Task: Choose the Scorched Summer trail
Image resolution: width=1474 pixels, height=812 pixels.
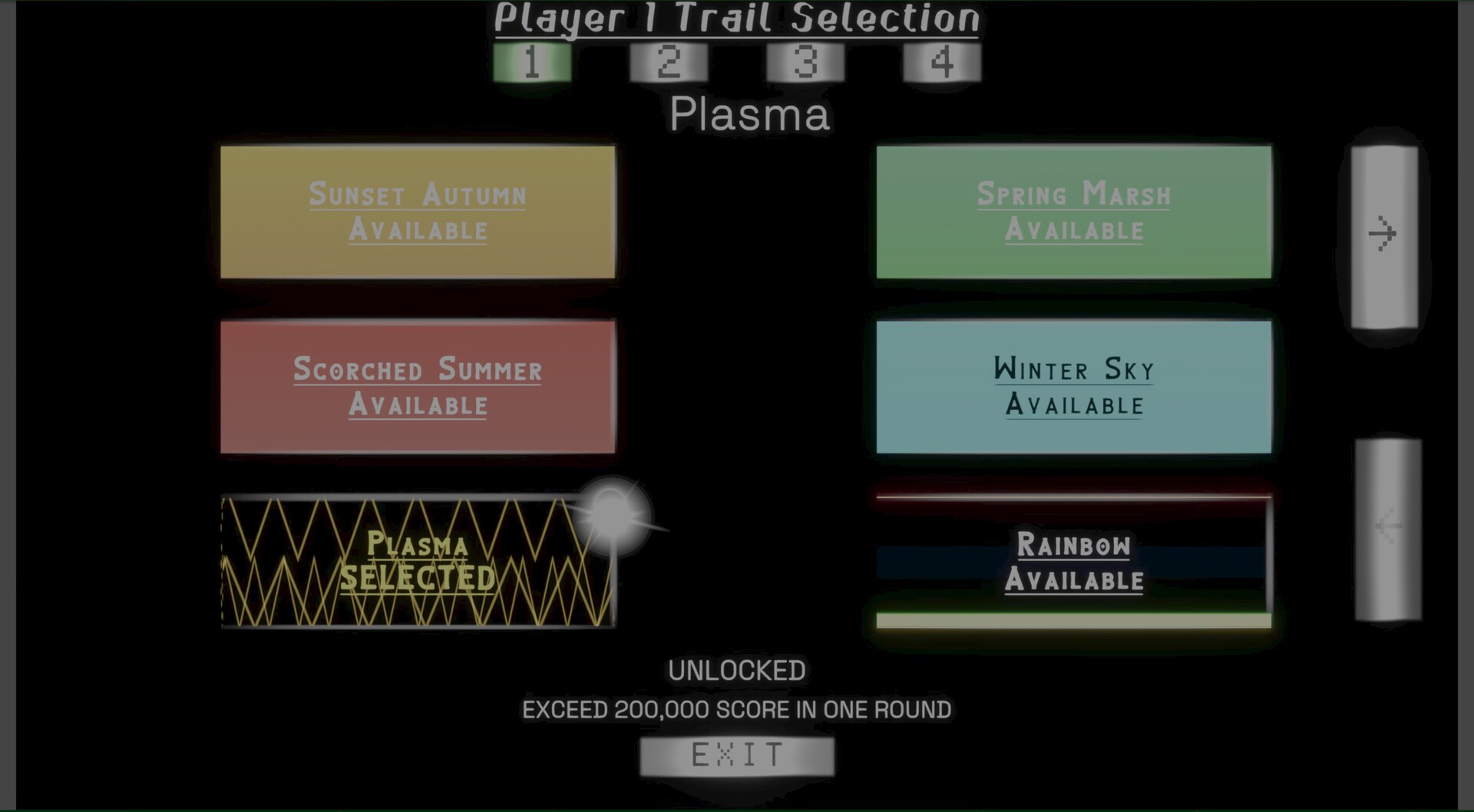Action: [x=418, y=388]
